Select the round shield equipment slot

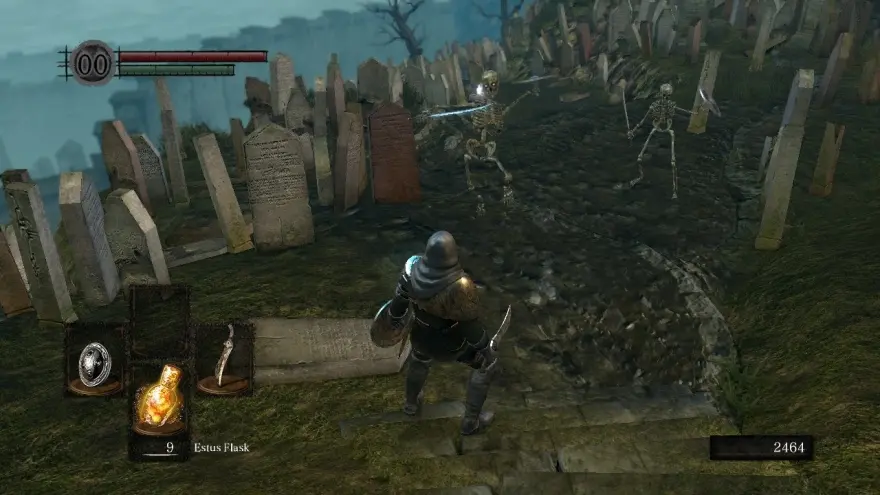(x=95, y=359)
